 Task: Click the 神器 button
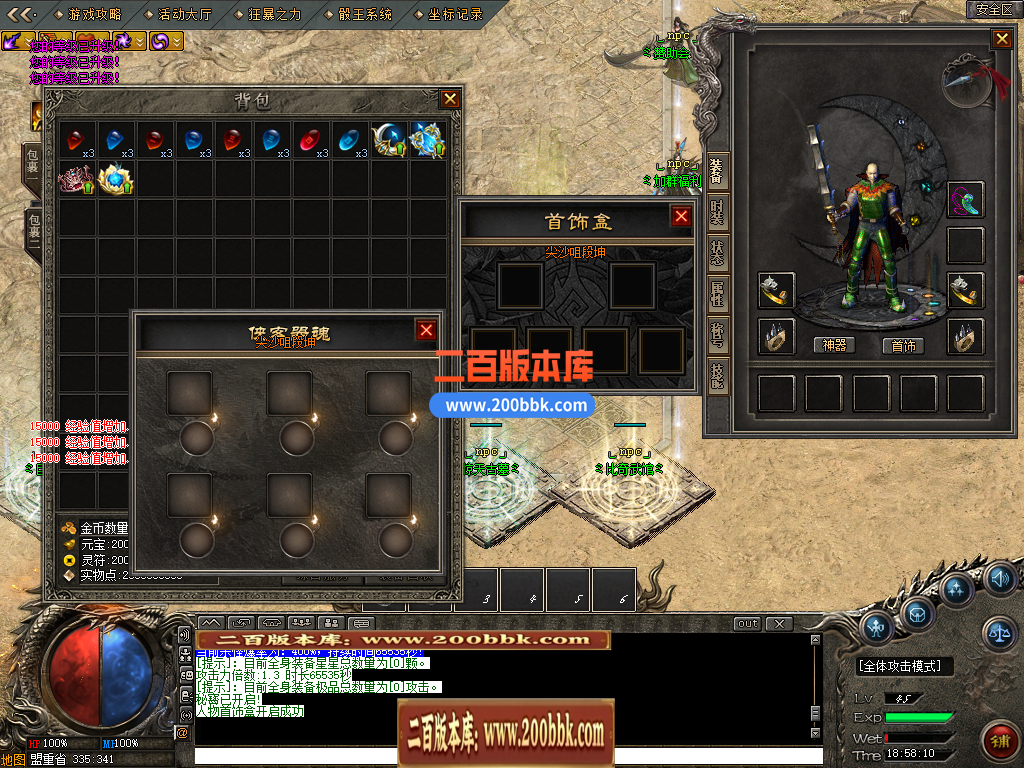tap(834, 345)
